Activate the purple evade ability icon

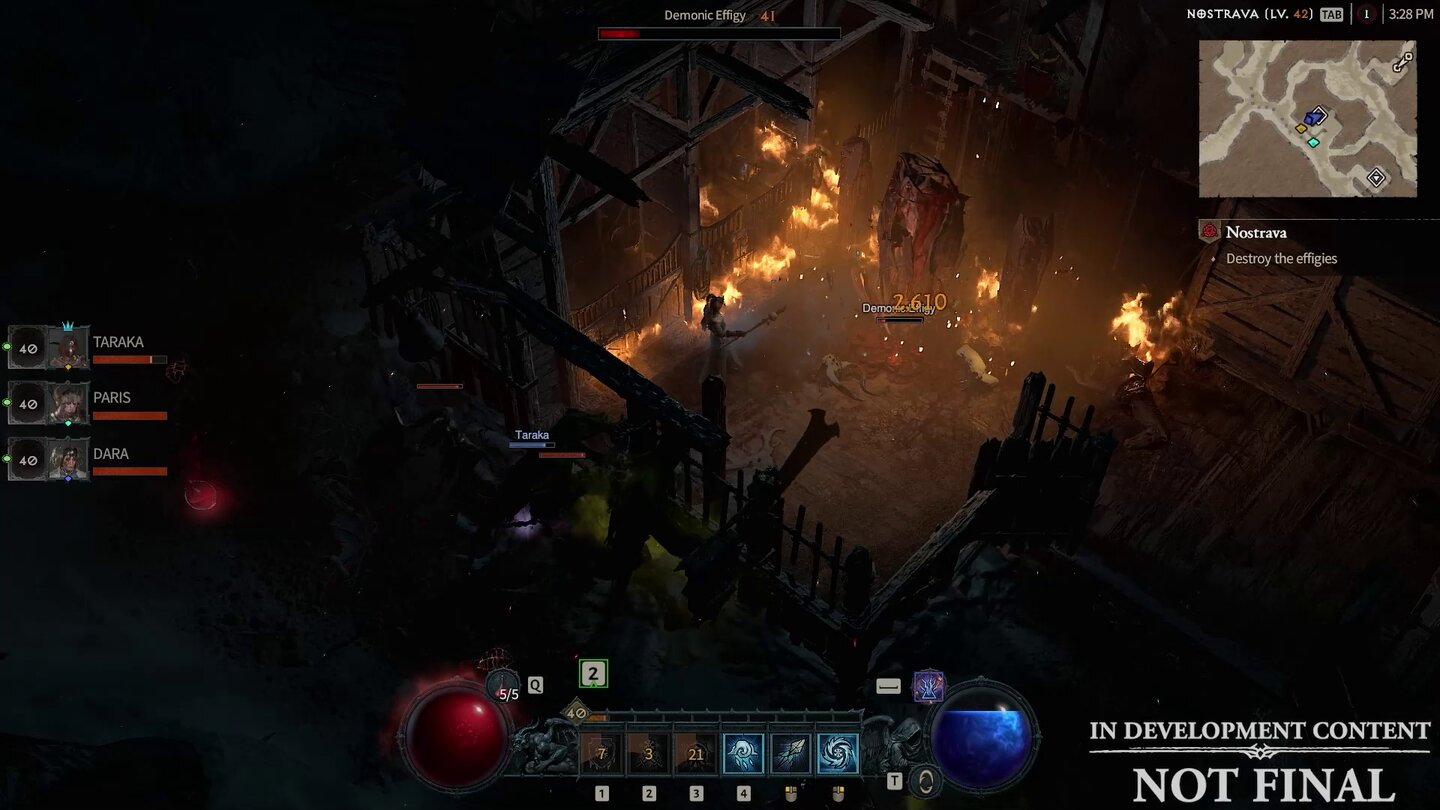point(929,686)
